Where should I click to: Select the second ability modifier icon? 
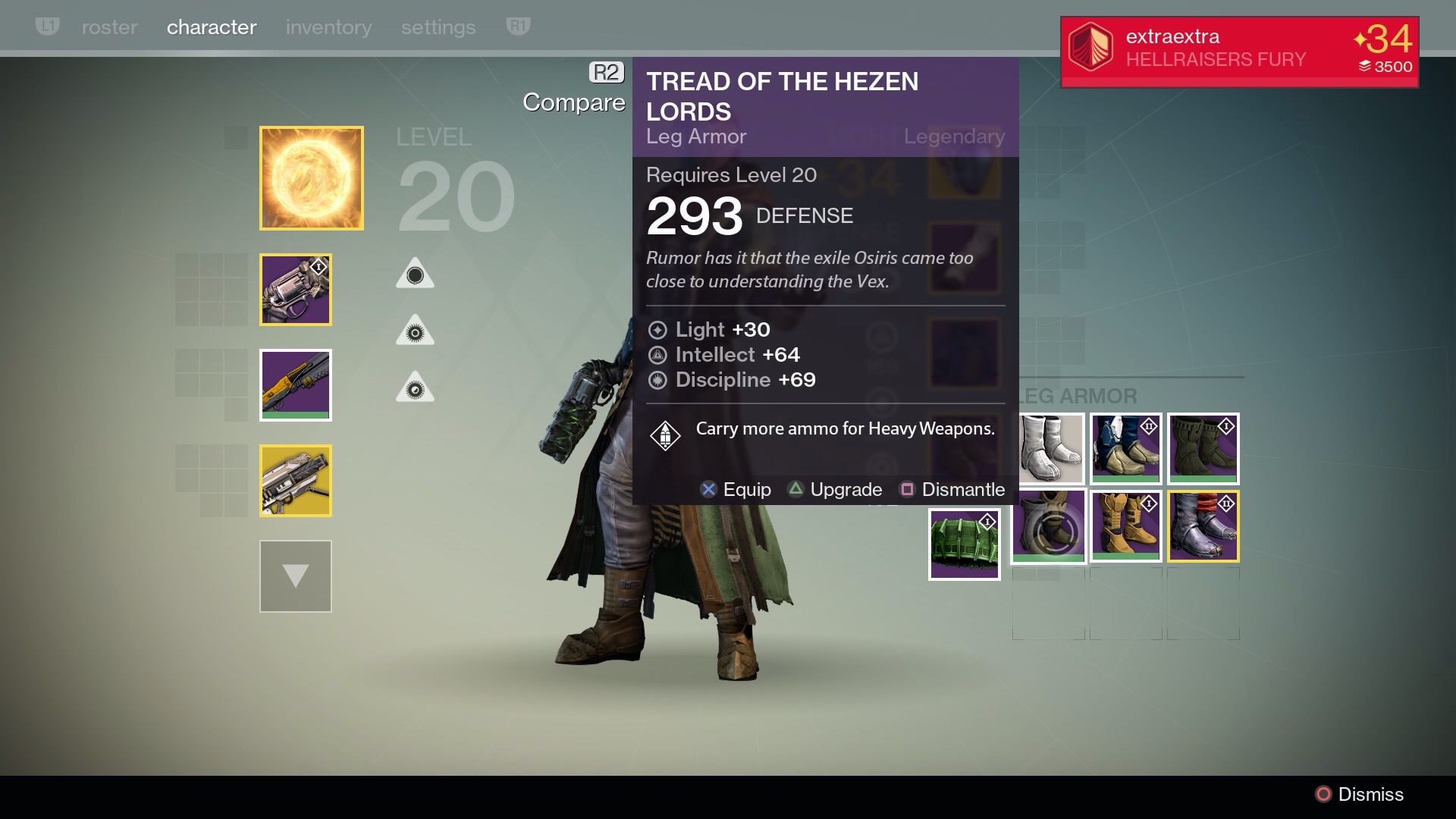(x=414, y=329)
